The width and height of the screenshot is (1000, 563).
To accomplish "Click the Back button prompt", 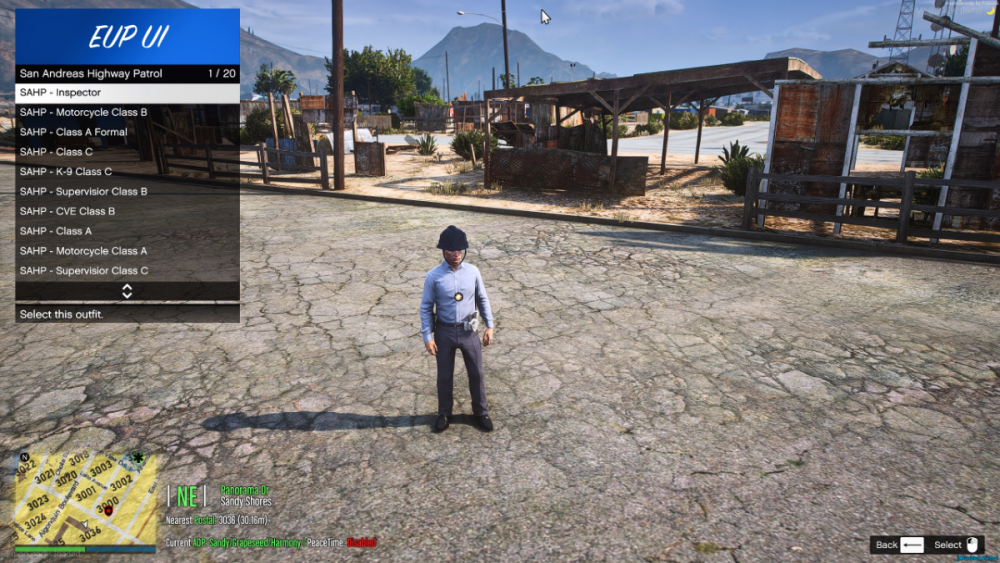I will click(x=898, y=545).
